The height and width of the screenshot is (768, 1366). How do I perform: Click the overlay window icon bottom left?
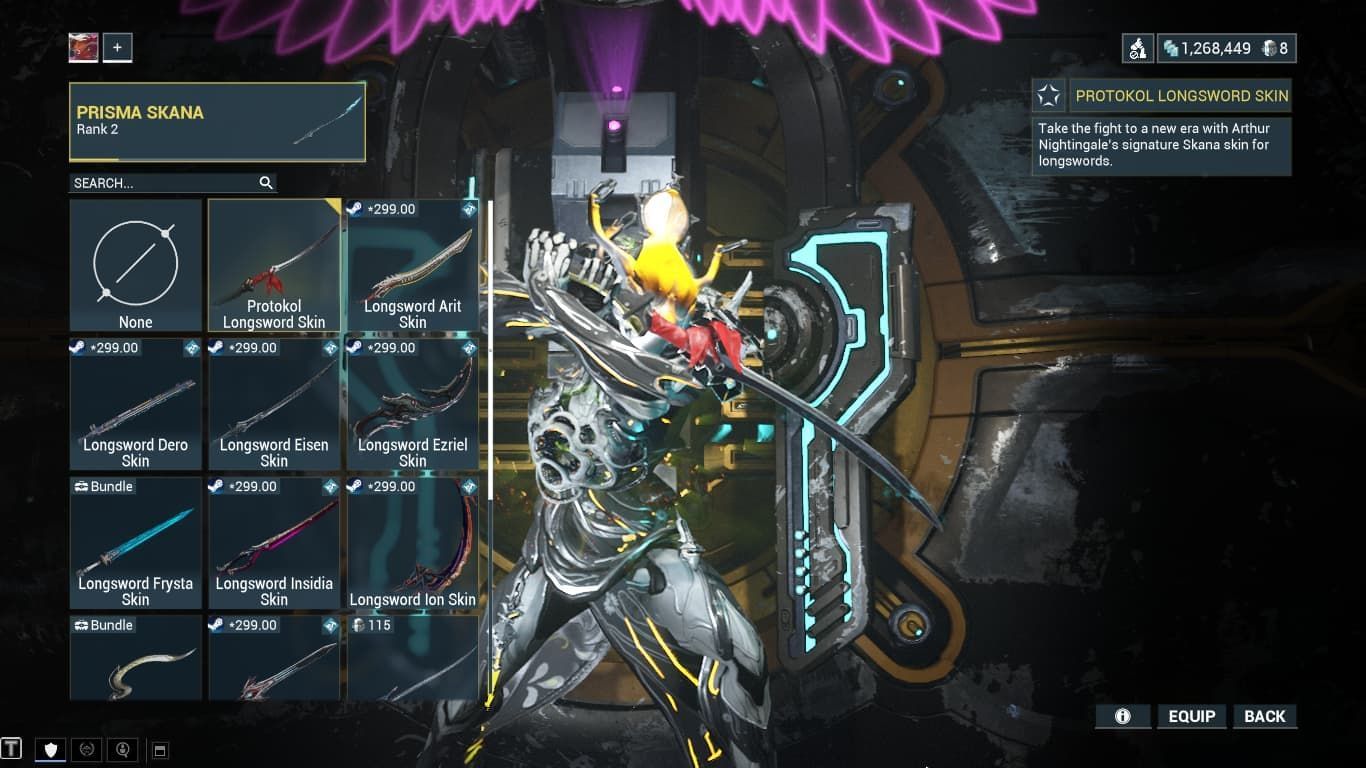click(x=160, y=748)
